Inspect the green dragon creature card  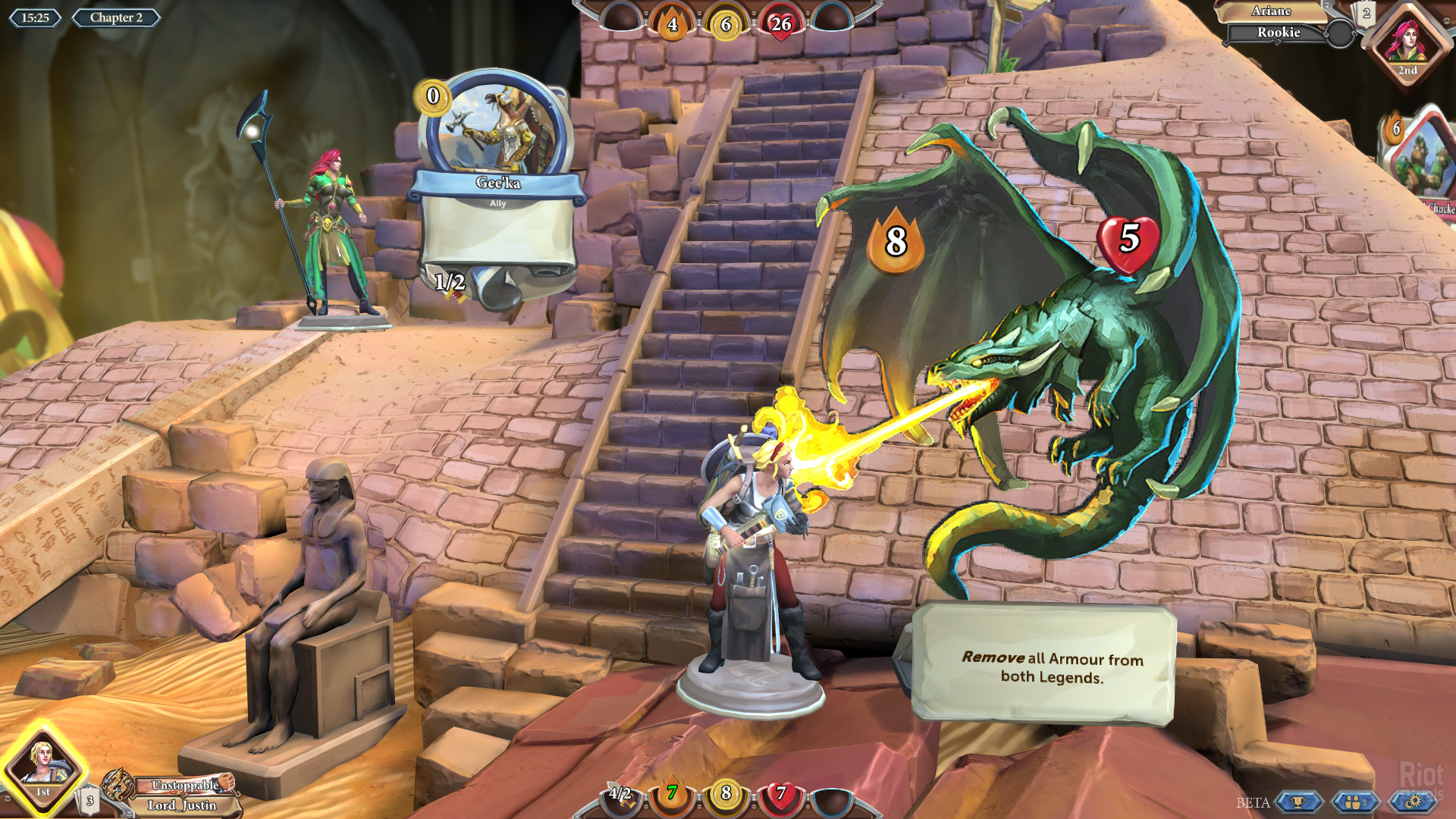1046,341
